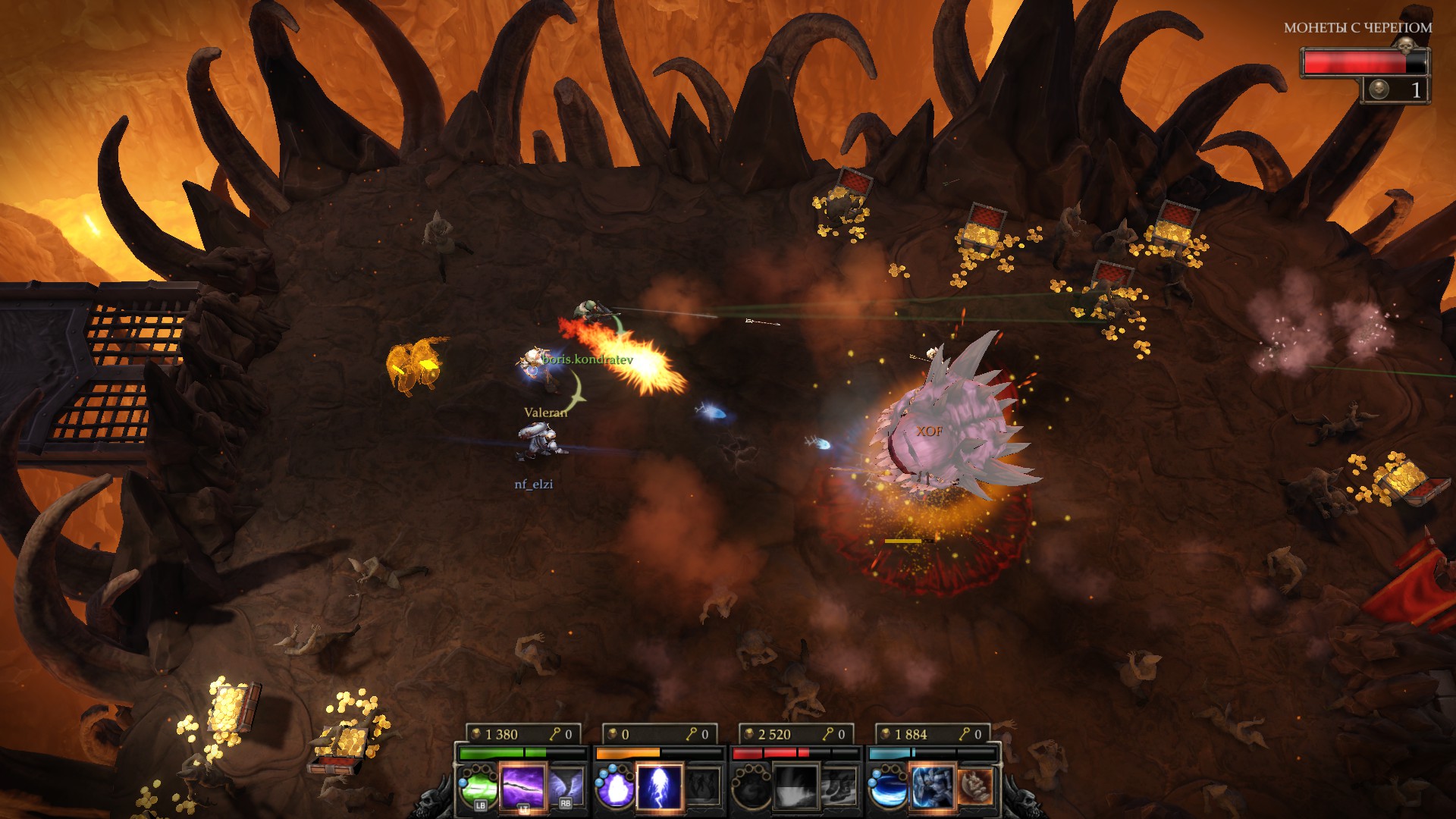Activate the armored knight shield ability
Screen dimensions: 1456x819
point(932,786)
